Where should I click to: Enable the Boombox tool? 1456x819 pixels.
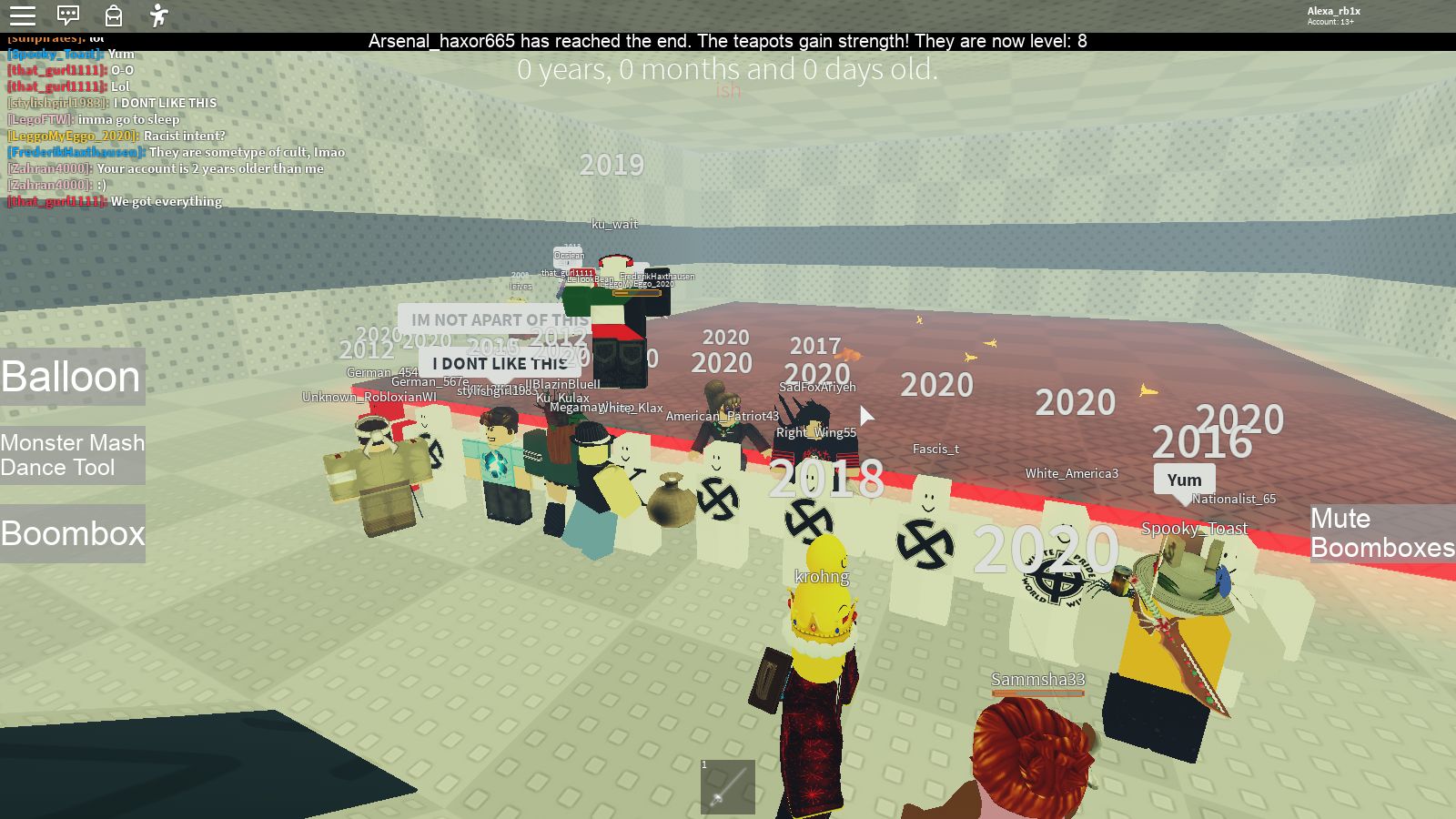tap(73, 534)
